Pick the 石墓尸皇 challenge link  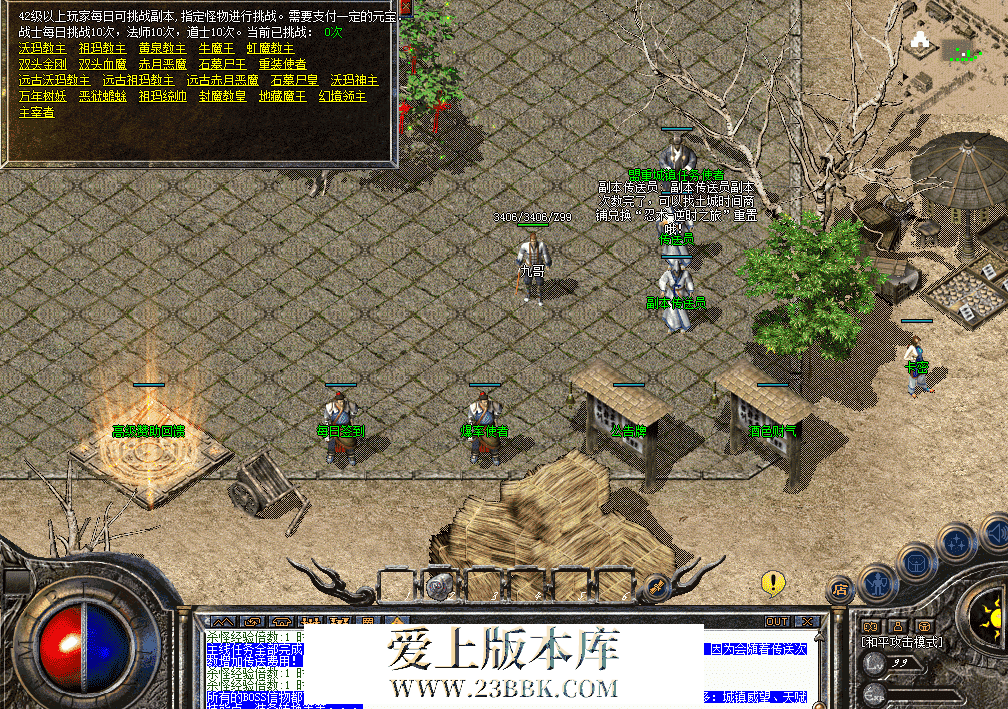(x=294, y=80)
